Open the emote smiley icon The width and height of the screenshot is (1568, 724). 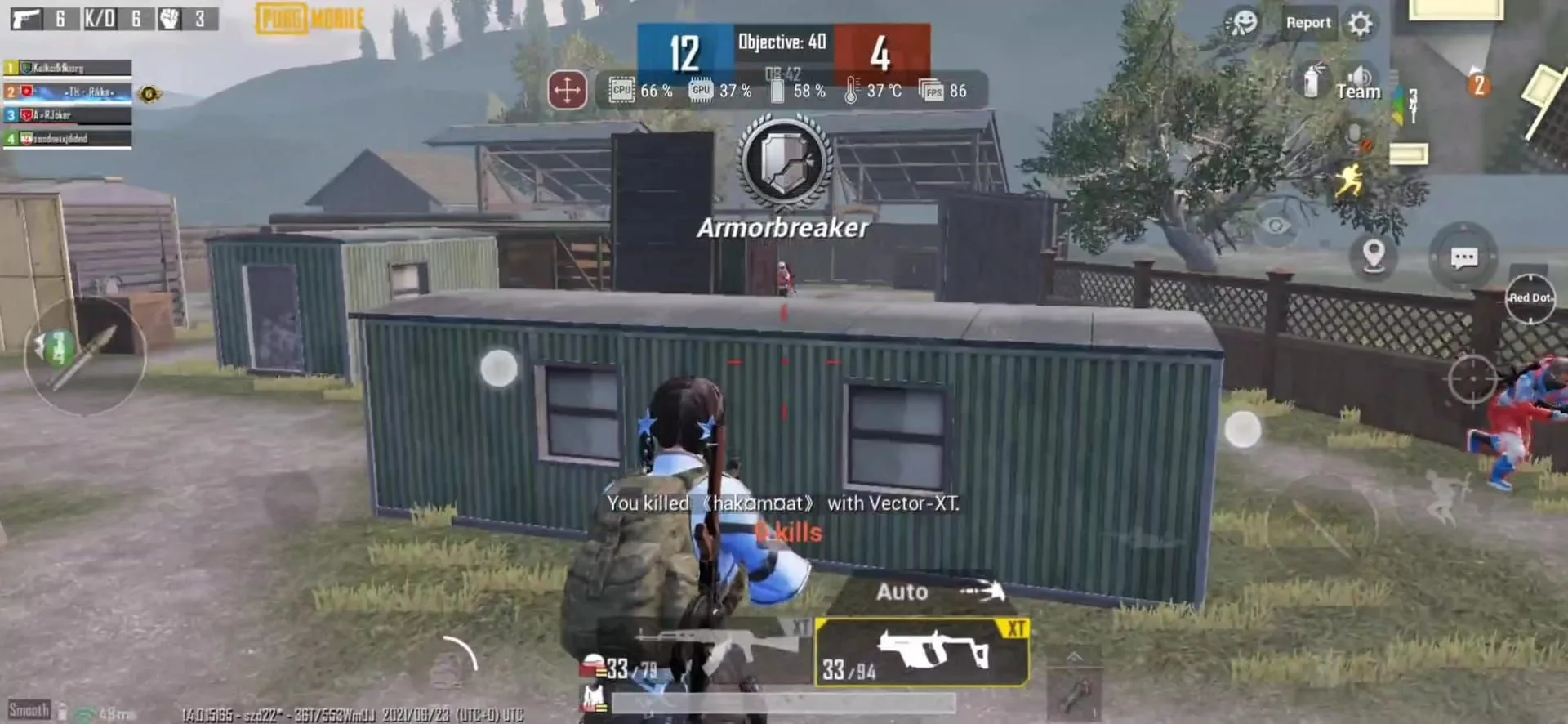point(1243,23)
